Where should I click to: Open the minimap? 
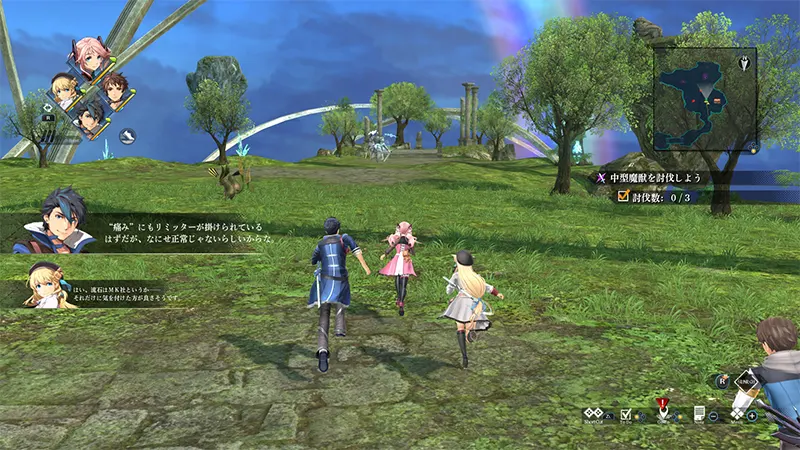tap(704, 98)
